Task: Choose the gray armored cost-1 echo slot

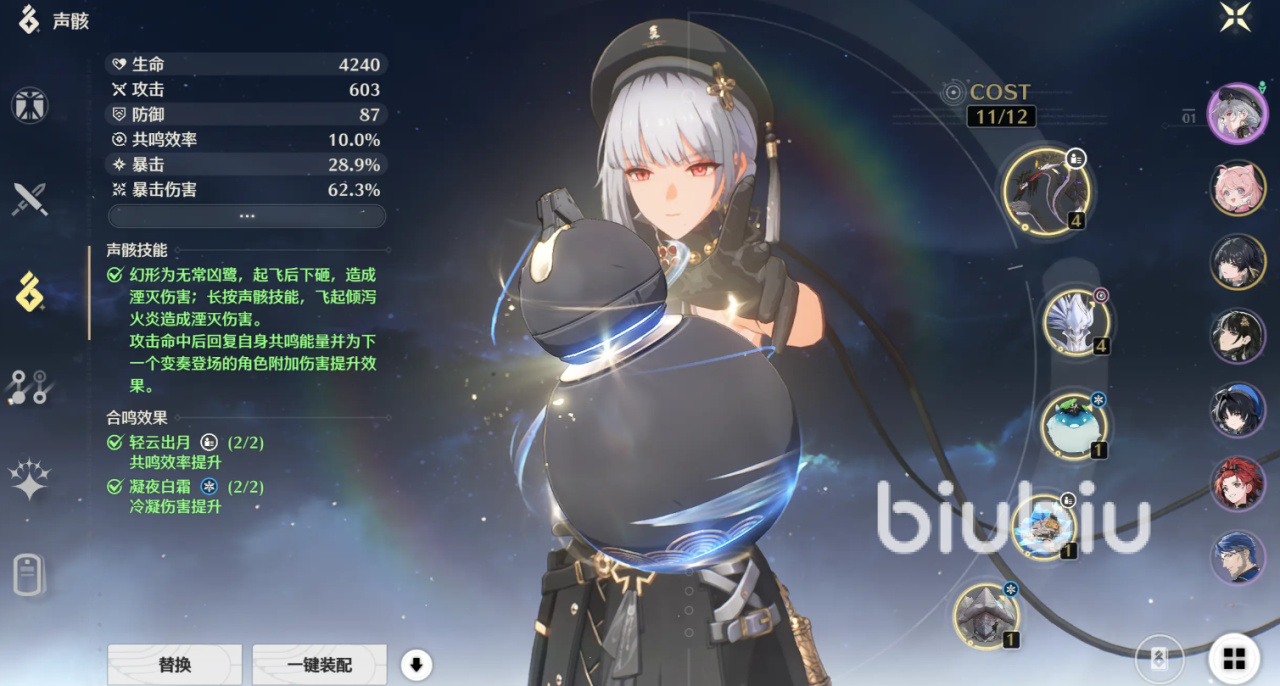Action: [x=986, y=615]
